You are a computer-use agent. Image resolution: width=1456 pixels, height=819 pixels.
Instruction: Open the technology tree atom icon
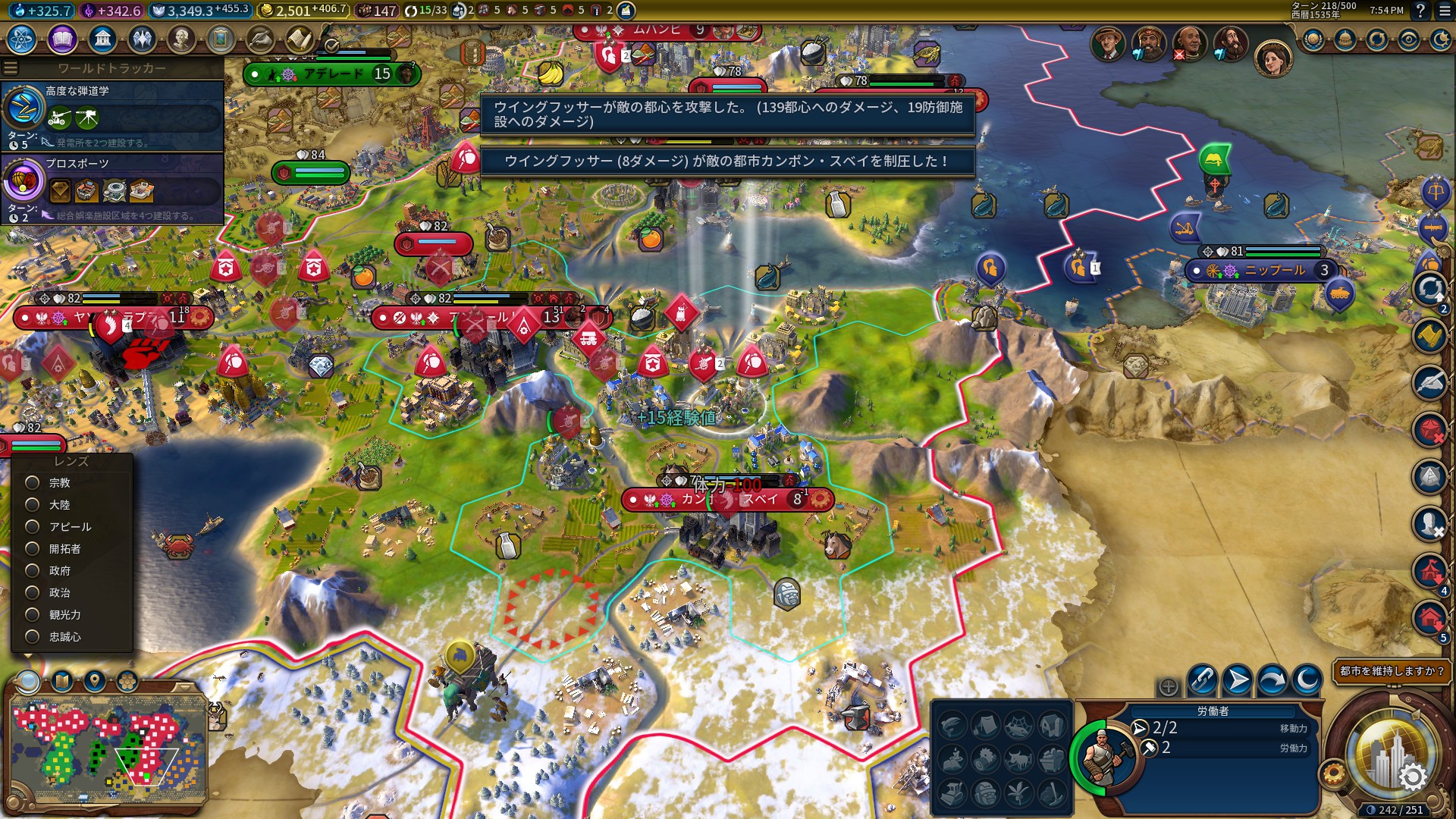tap(21, 39)
